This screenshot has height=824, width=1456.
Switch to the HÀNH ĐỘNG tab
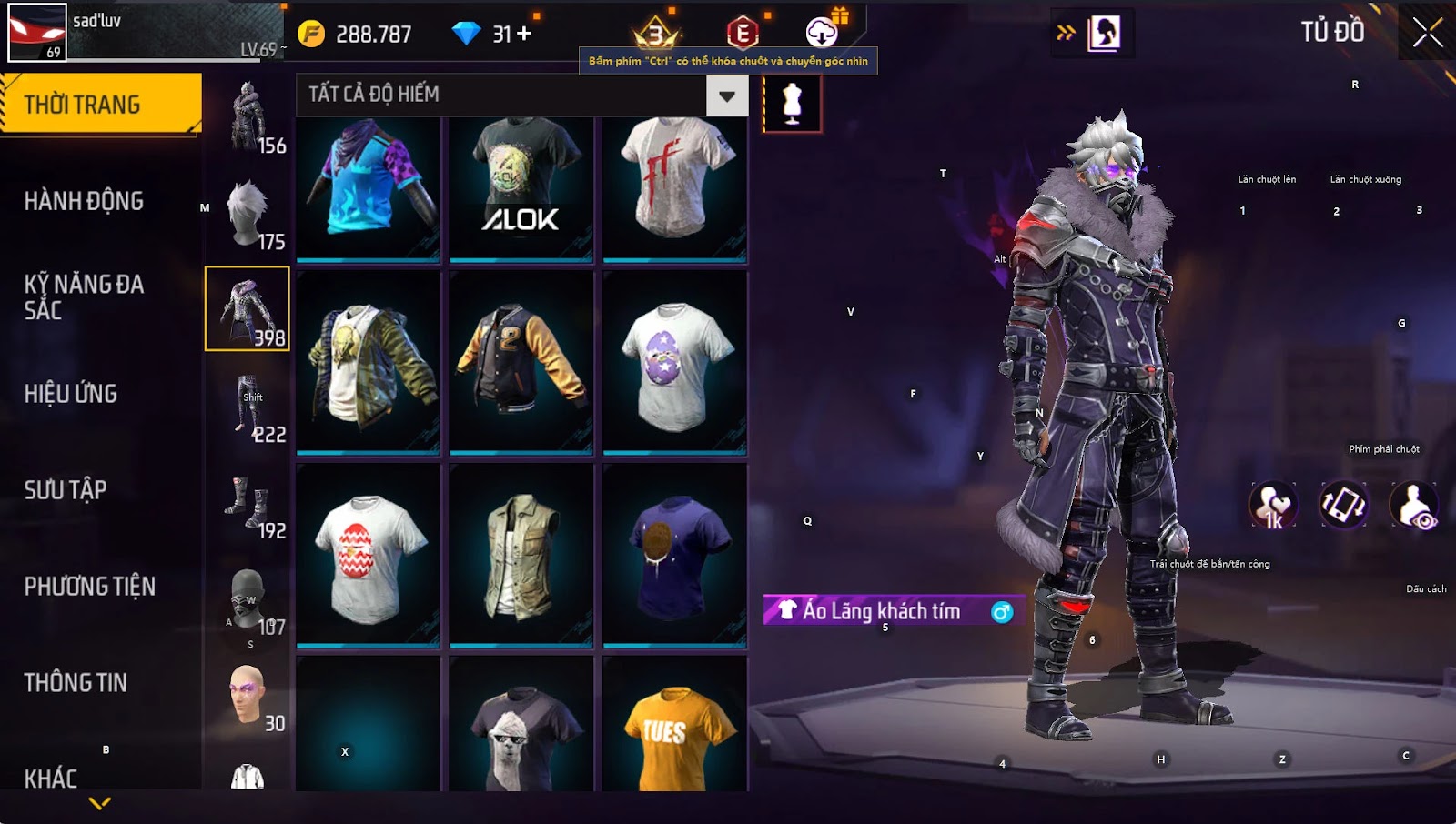(x=84, y=201)
